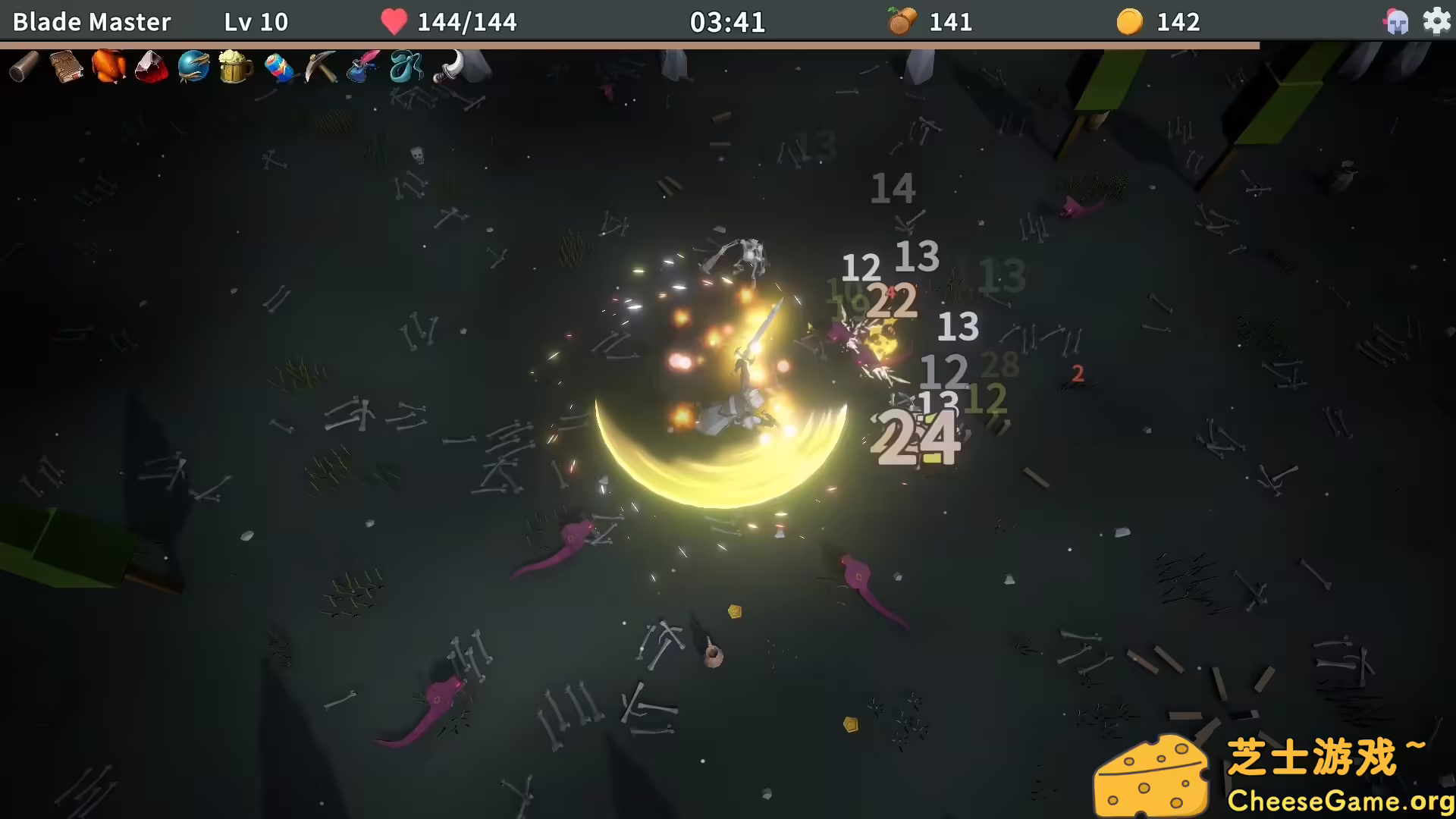This screenshot has width=1456, height=819.
Task: Select the pickaxe item in the toolbar
Action: (321, 68)
